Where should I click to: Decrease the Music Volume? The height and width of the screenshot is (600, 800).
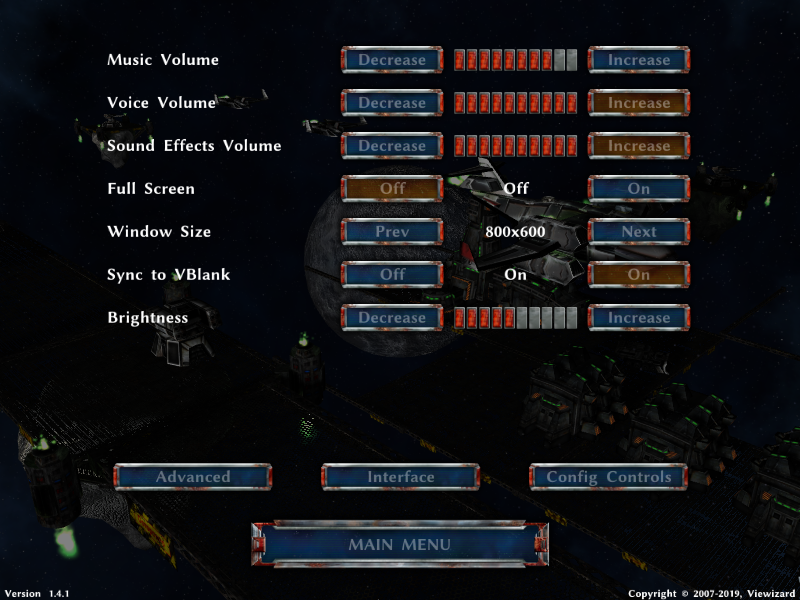pyautogui.click(x=392, y=60)
